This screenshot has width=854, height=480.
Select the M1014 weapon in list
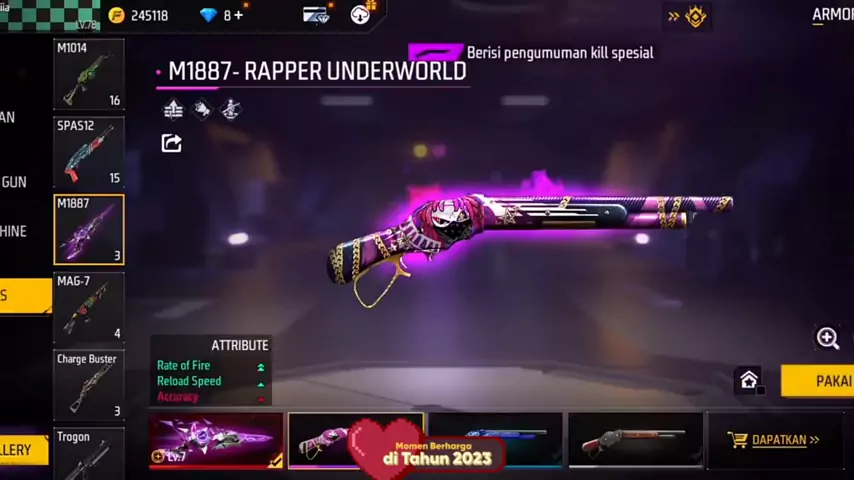coord(88,74)
